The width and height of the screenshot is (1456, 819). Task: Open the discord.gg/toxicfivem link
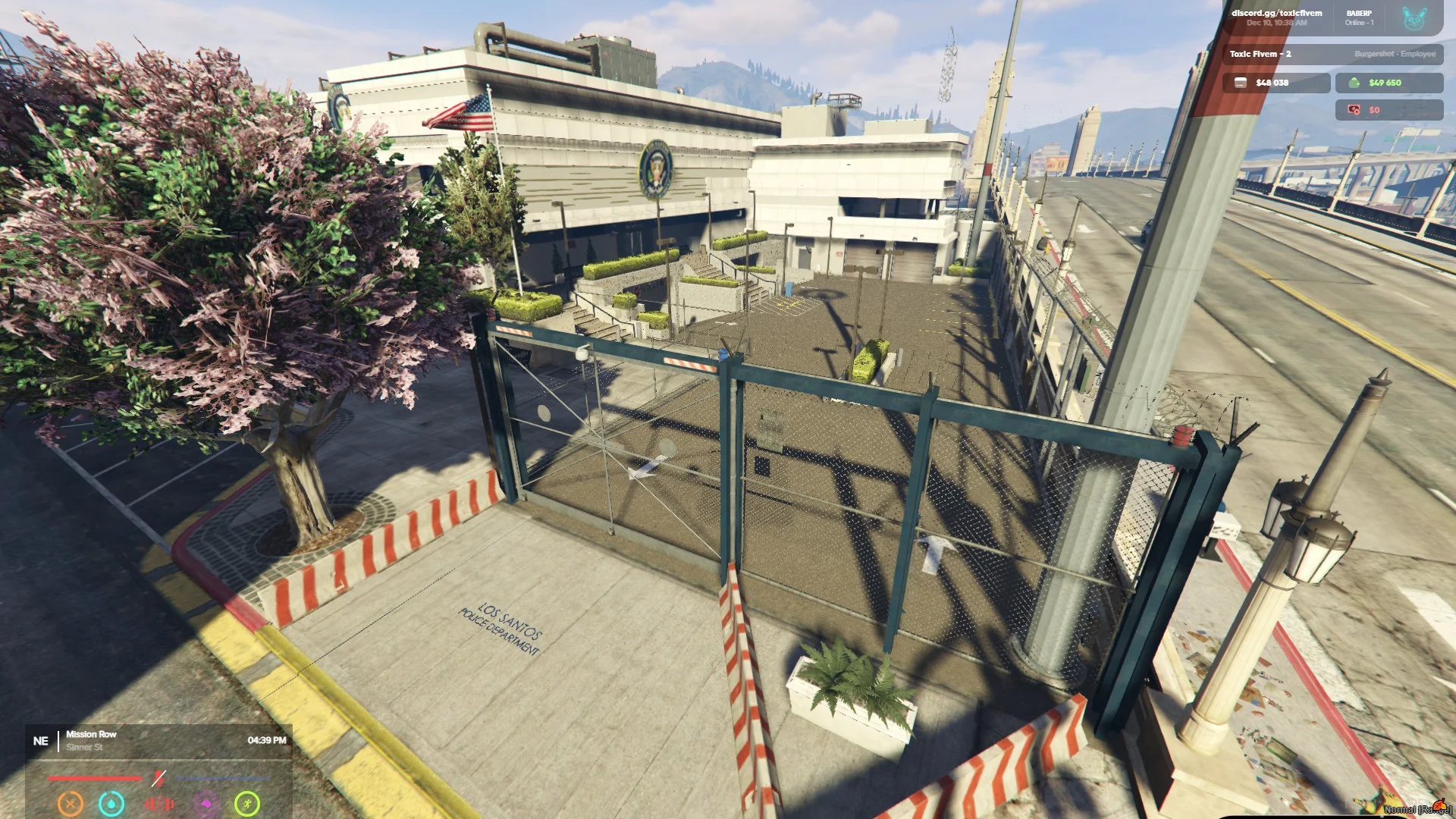[x=1276, y=14]
